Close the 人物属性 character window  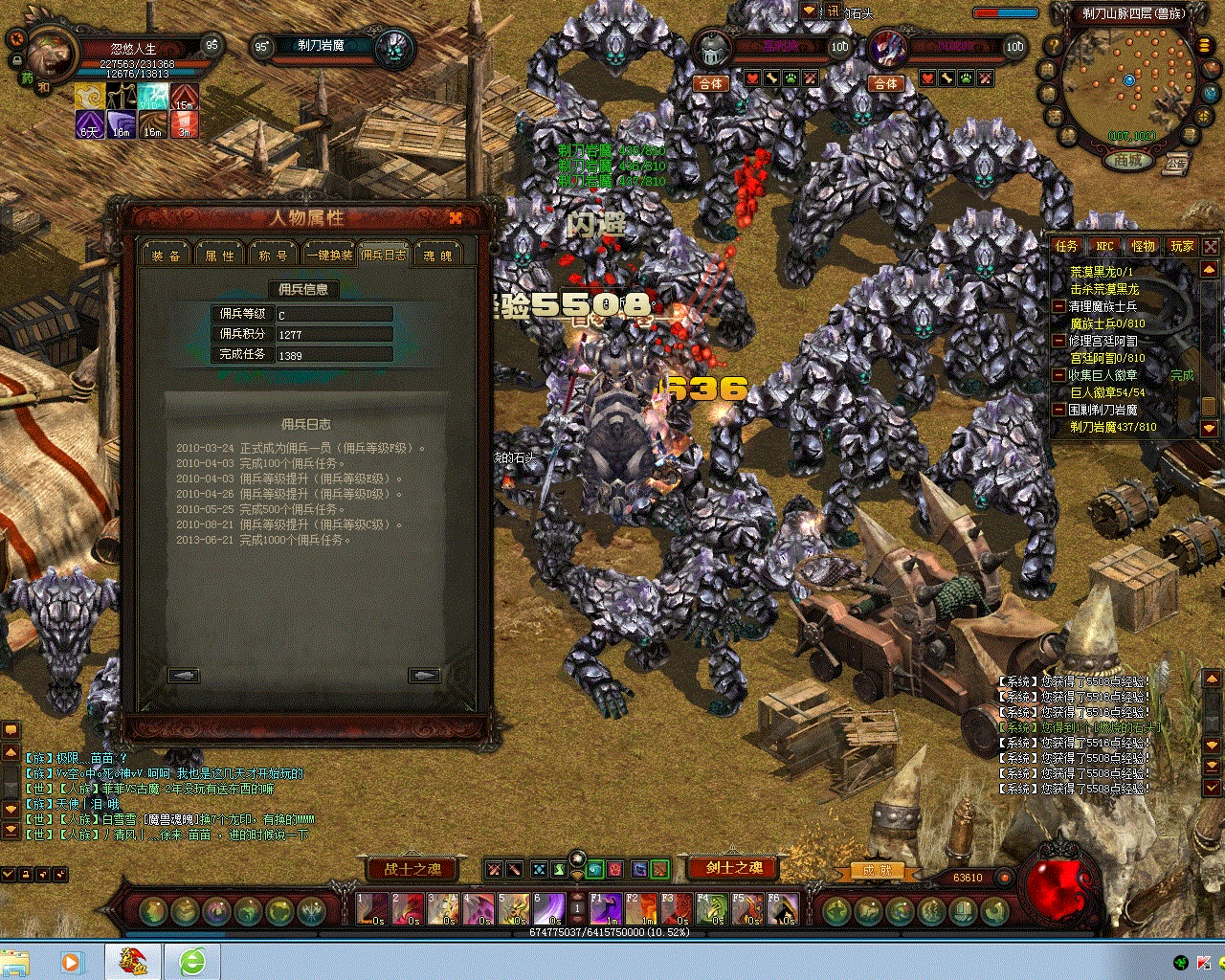(456, 218)
